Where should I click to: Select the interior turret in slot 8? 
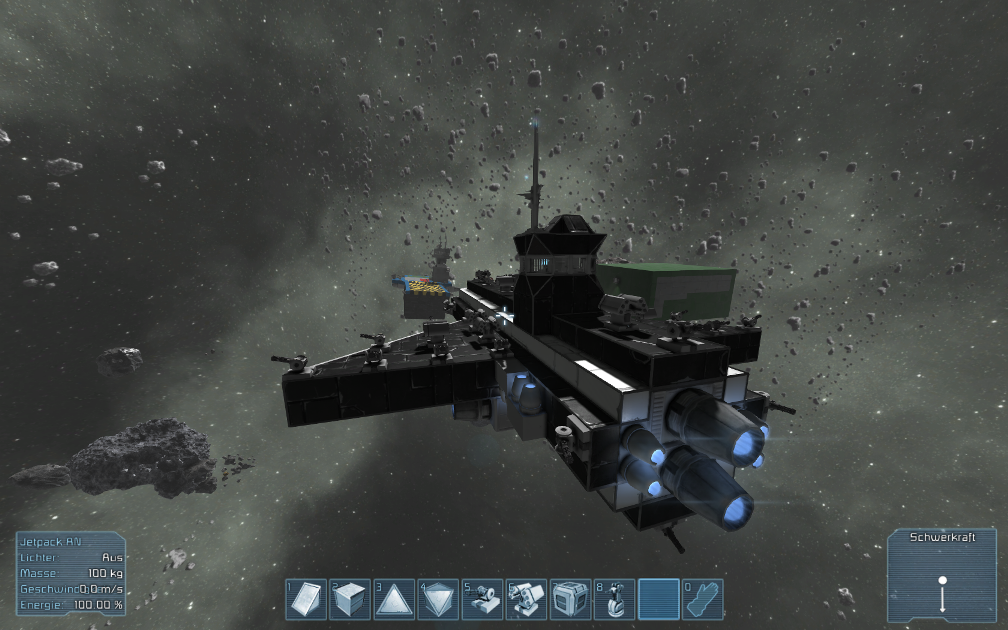615,599
